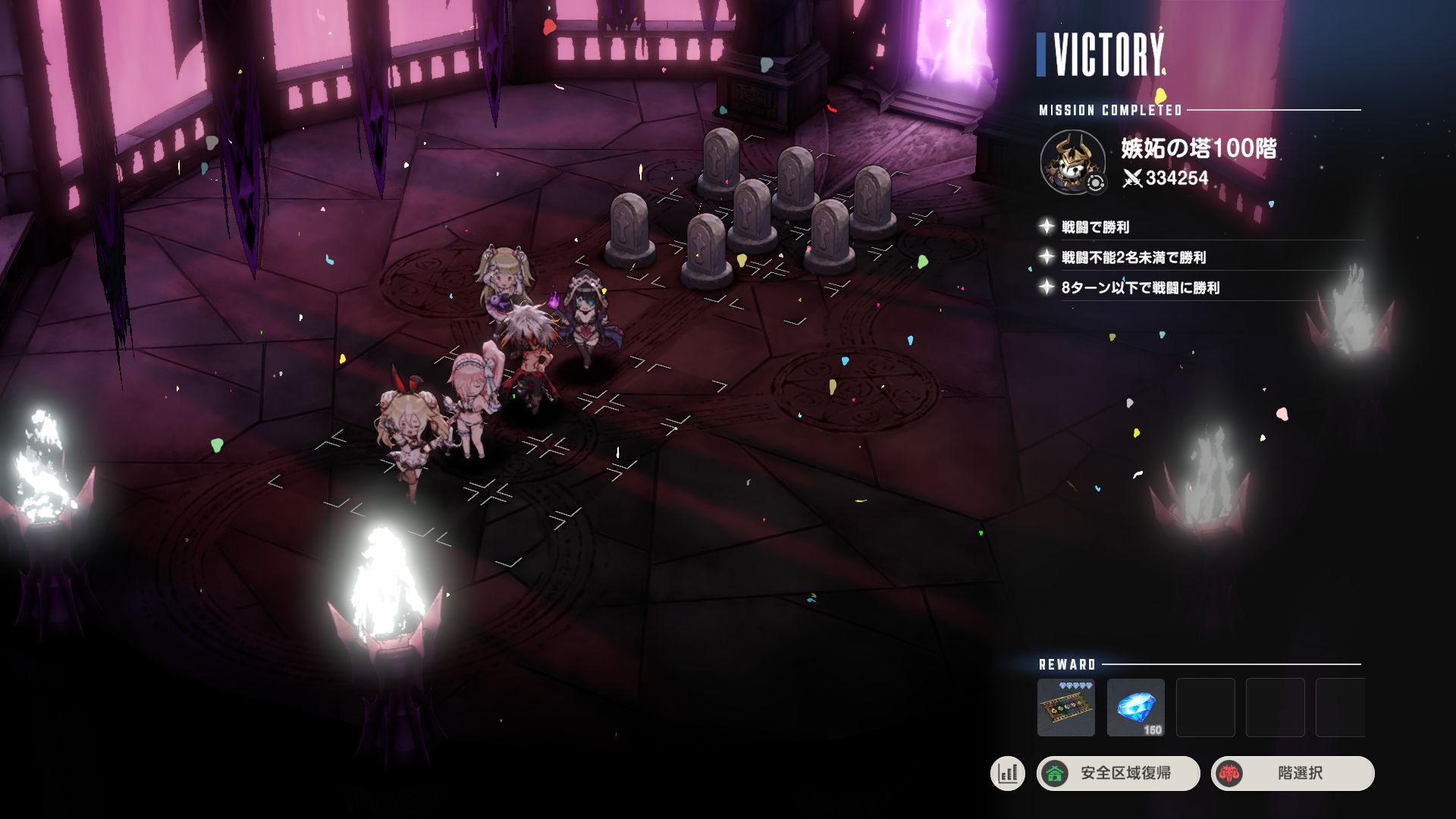This screenshot has height=819, width=1456.
Task: Choose the 階選択 floor select button
Action: (1292, 773)
